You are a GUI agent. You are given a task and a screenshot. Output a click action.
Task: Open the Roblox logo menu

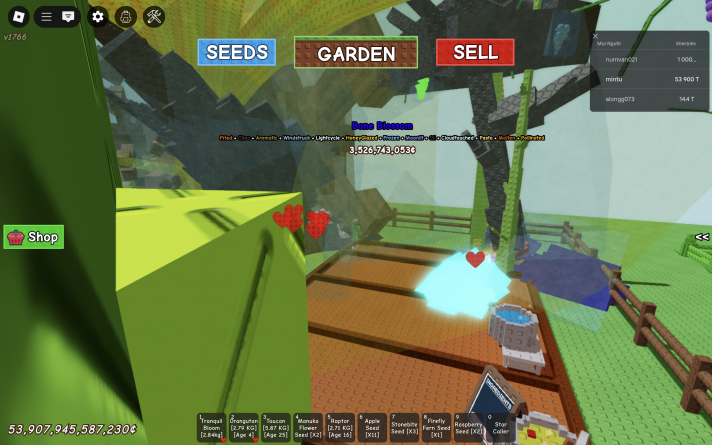pos(16,16)
